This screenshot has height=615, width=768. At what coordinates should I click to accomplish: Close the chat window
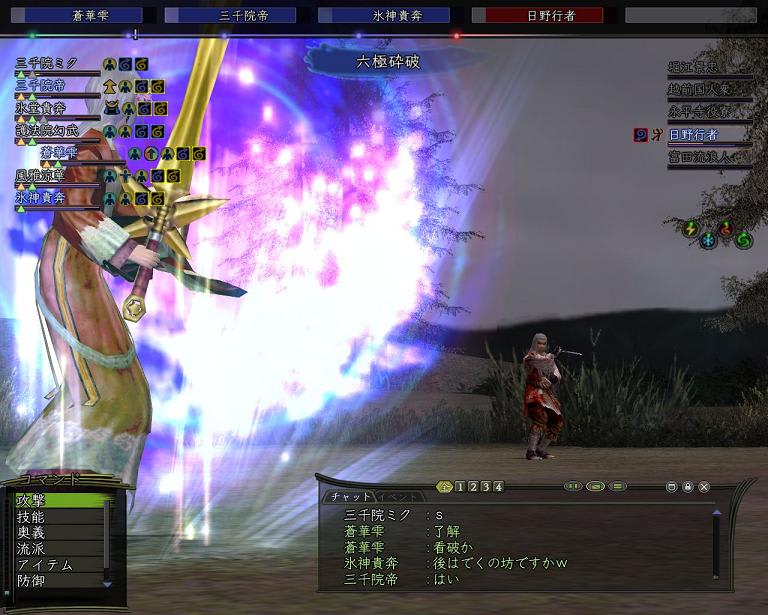tap(704, 487)
